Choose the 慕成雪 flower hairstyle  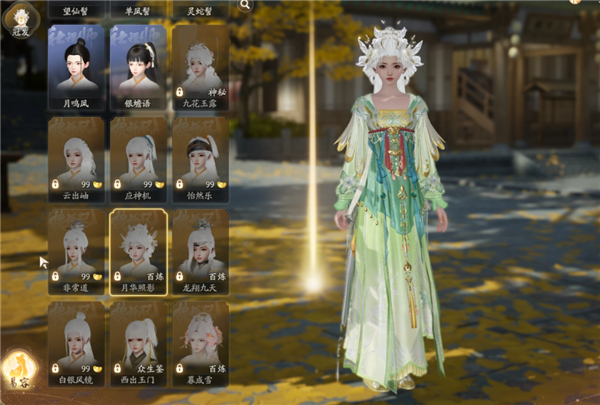200,341
